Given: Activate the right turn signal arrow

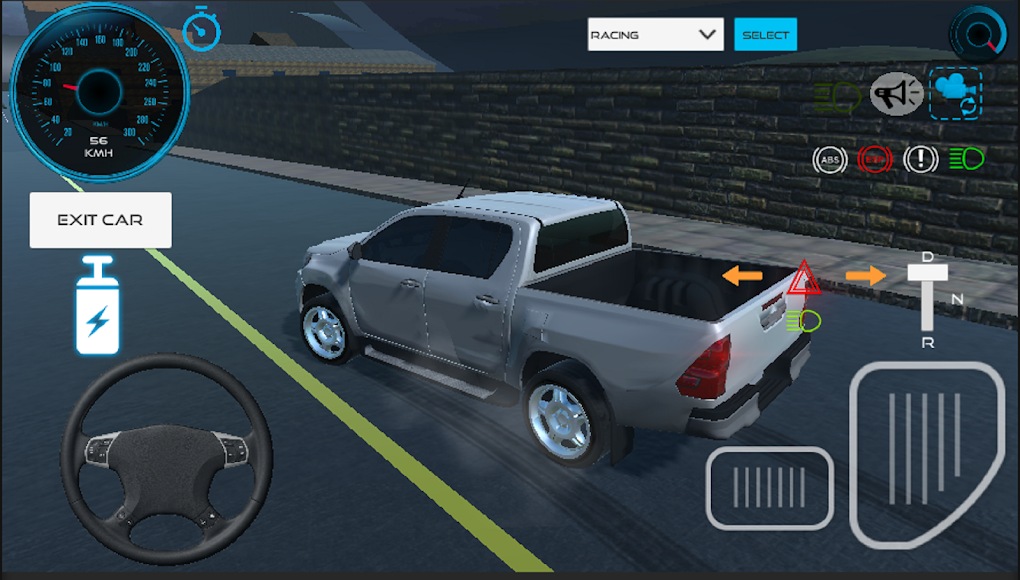Looking at the screenshot, I should (865, 275).
